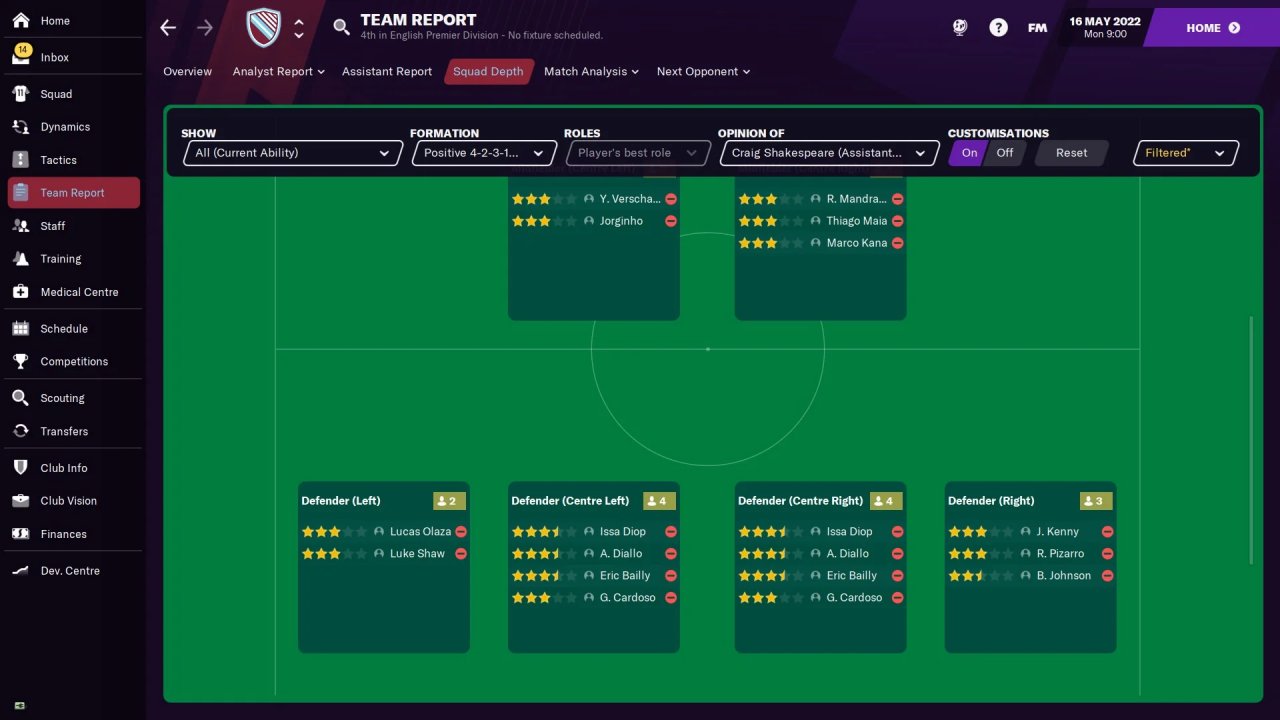Expand the Next Opponent tab menu
This screenshot has height=720, width=1280.
pyautogui.click(x=703, y=72)
